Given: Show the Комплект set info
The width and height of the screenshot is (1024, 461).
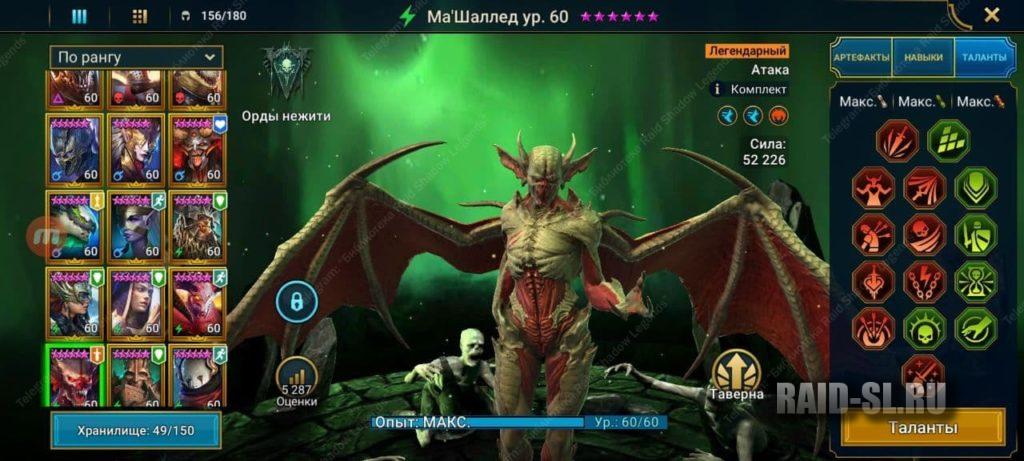Looking at the screenshot, I should pyautogui.click(x=715, y=89).
